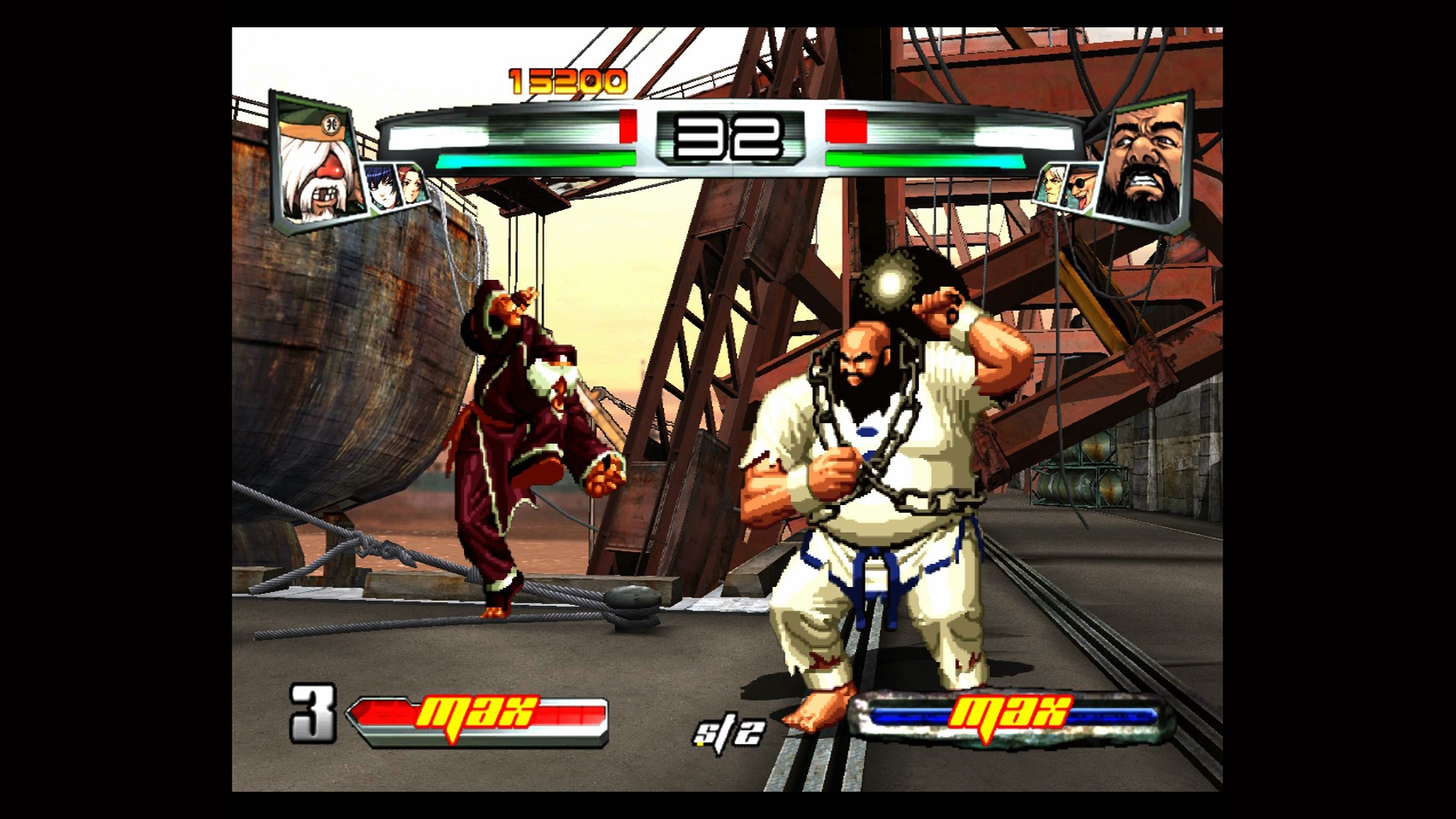Expand player one's teammate portrait strip
Screen dimensions: 1456x819
pos(395,186)
